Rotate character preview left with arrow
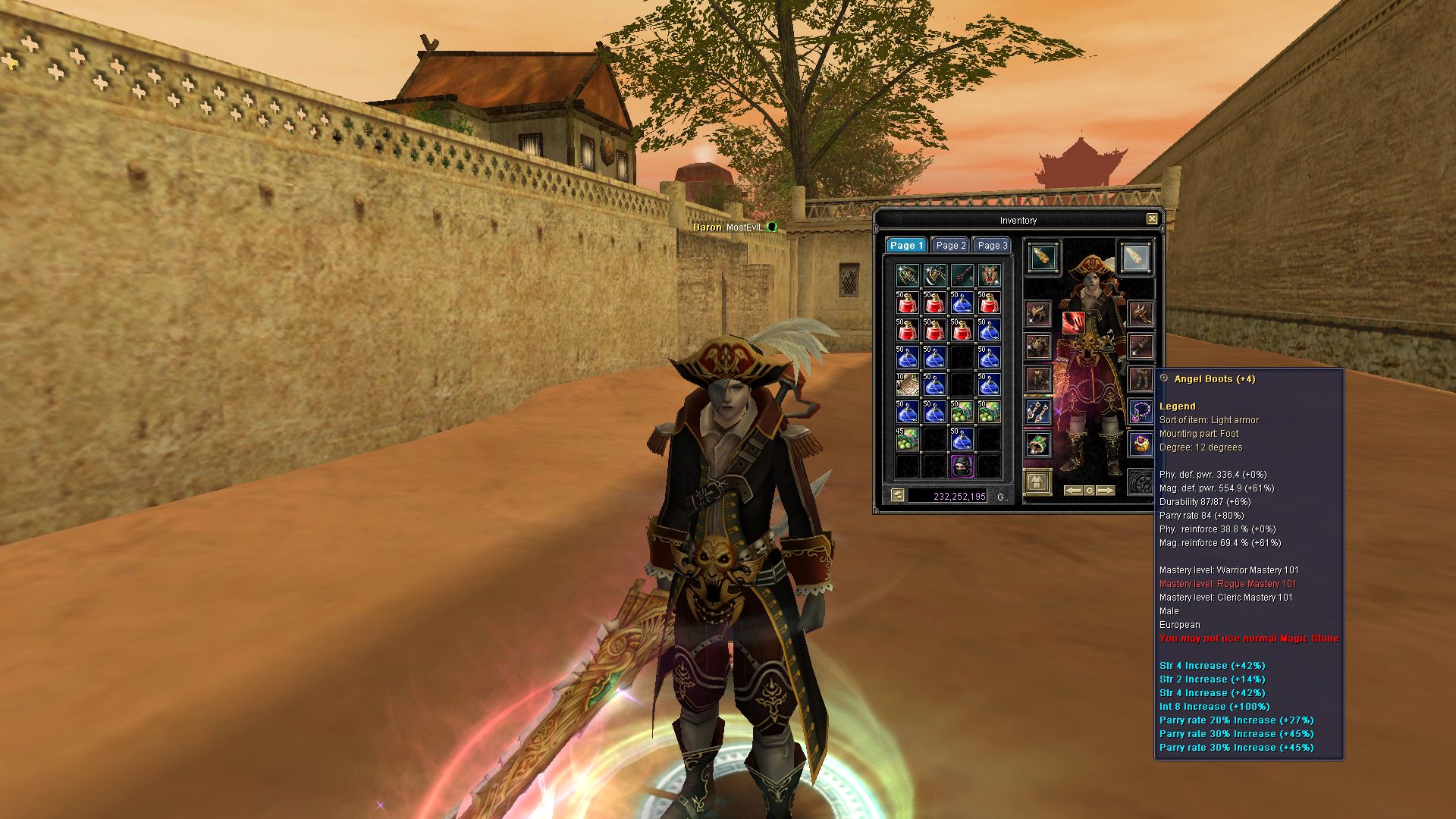The image size is (1456, 819). pos(1073,491)
